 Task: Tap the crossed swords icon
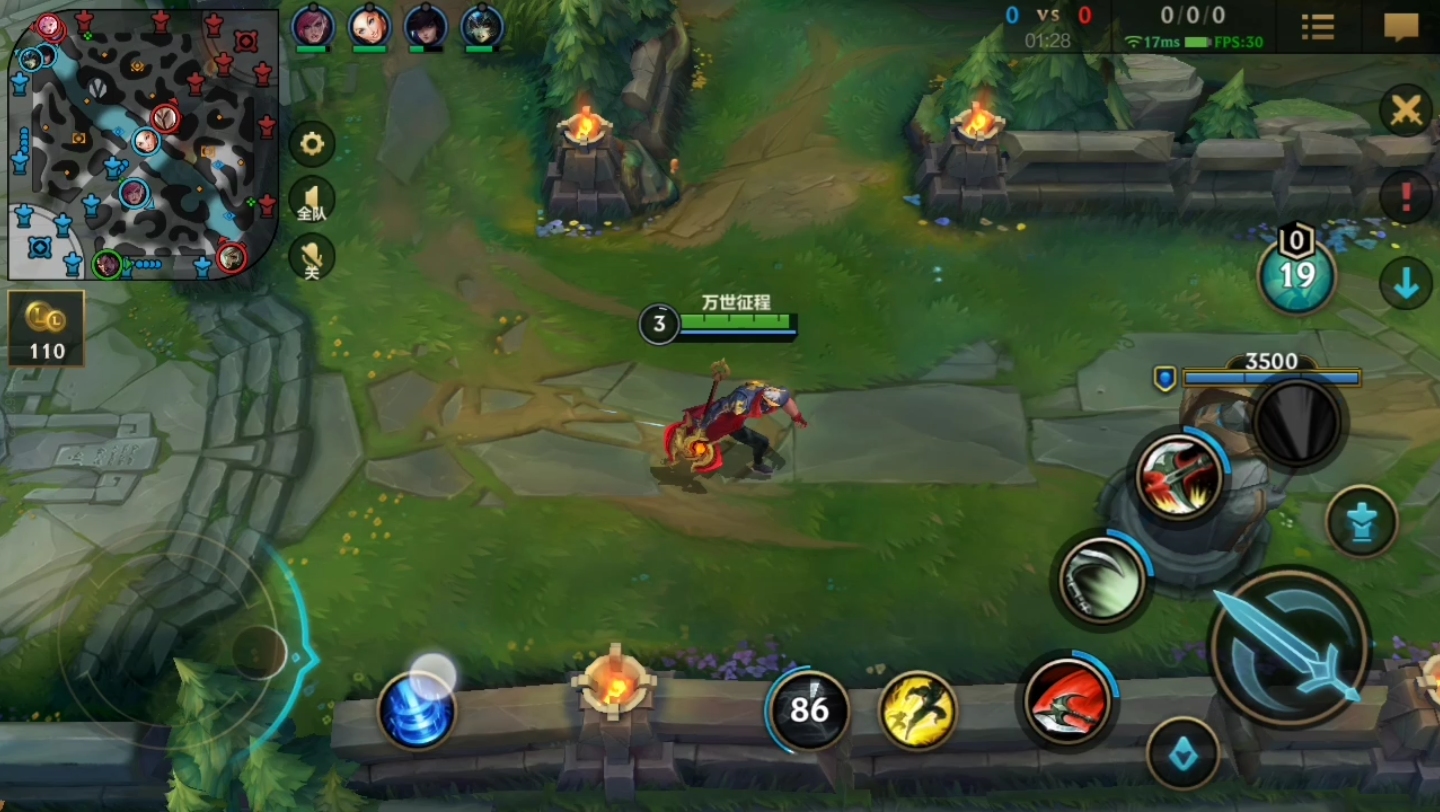pos(1405,111)
